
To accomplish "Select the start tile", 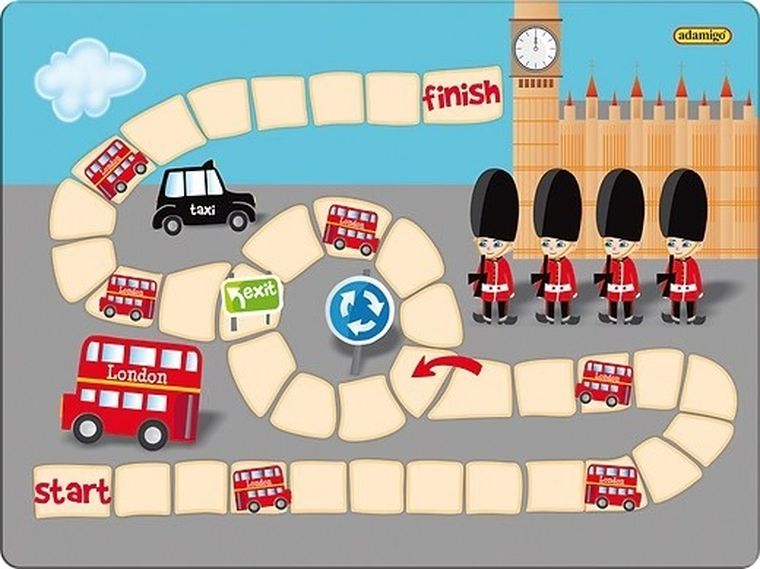I will [x=71, y=491].
